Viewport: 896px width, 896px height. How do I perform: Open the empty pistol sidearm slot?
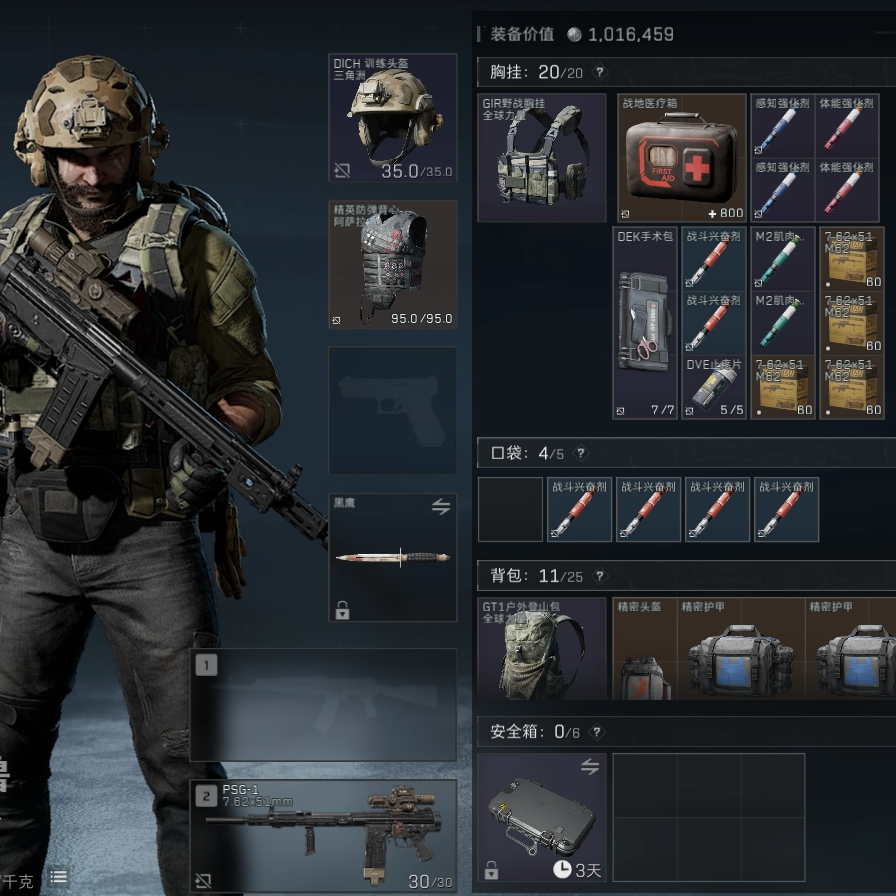click(393, 410)
